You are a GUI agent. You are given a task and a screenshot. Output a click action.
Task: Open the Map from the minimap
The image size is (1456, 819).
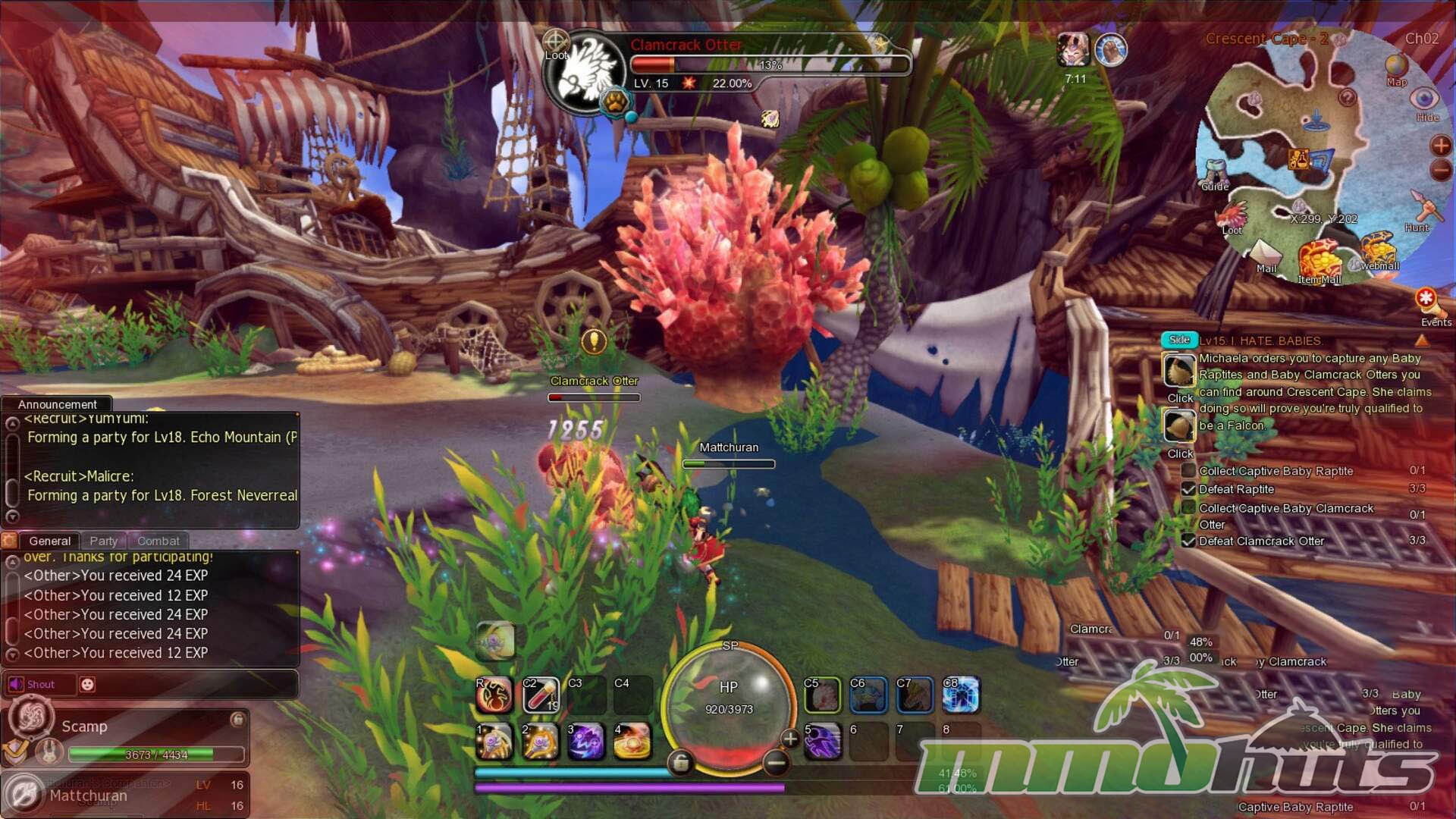coord(1396,68)
